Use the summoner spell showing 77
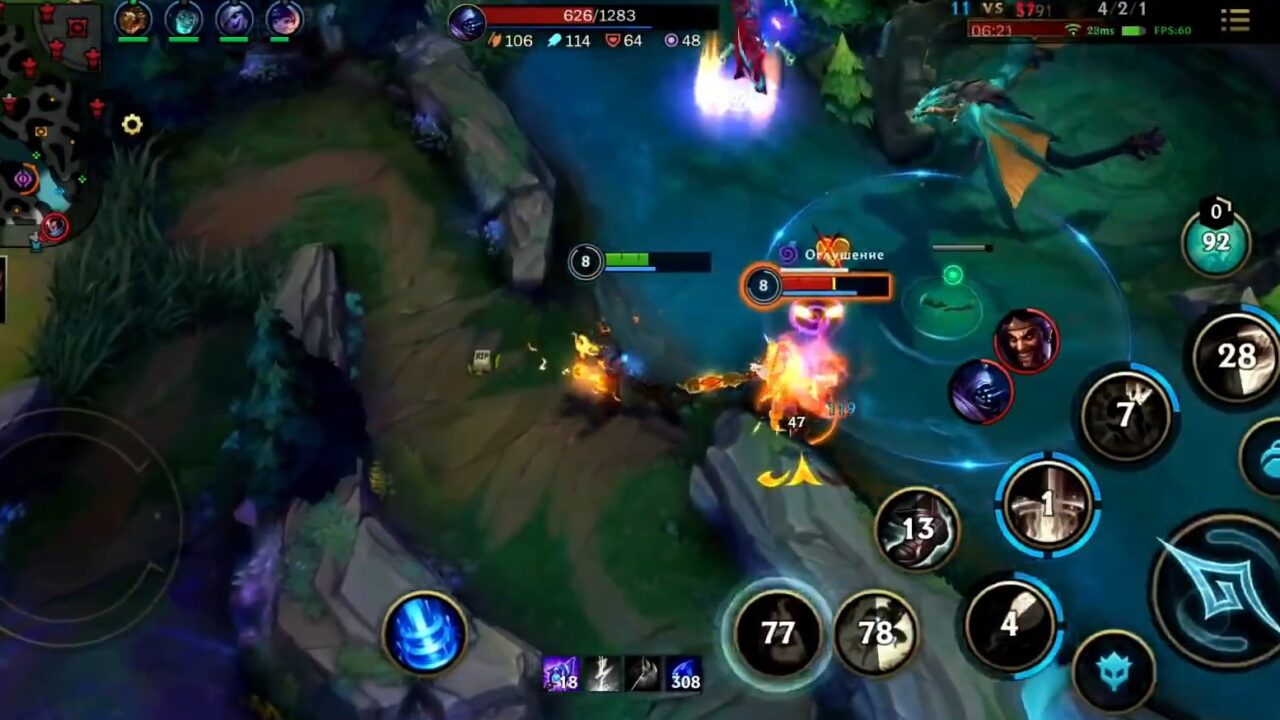This screenshot has height=720, width=1280. 781,634
